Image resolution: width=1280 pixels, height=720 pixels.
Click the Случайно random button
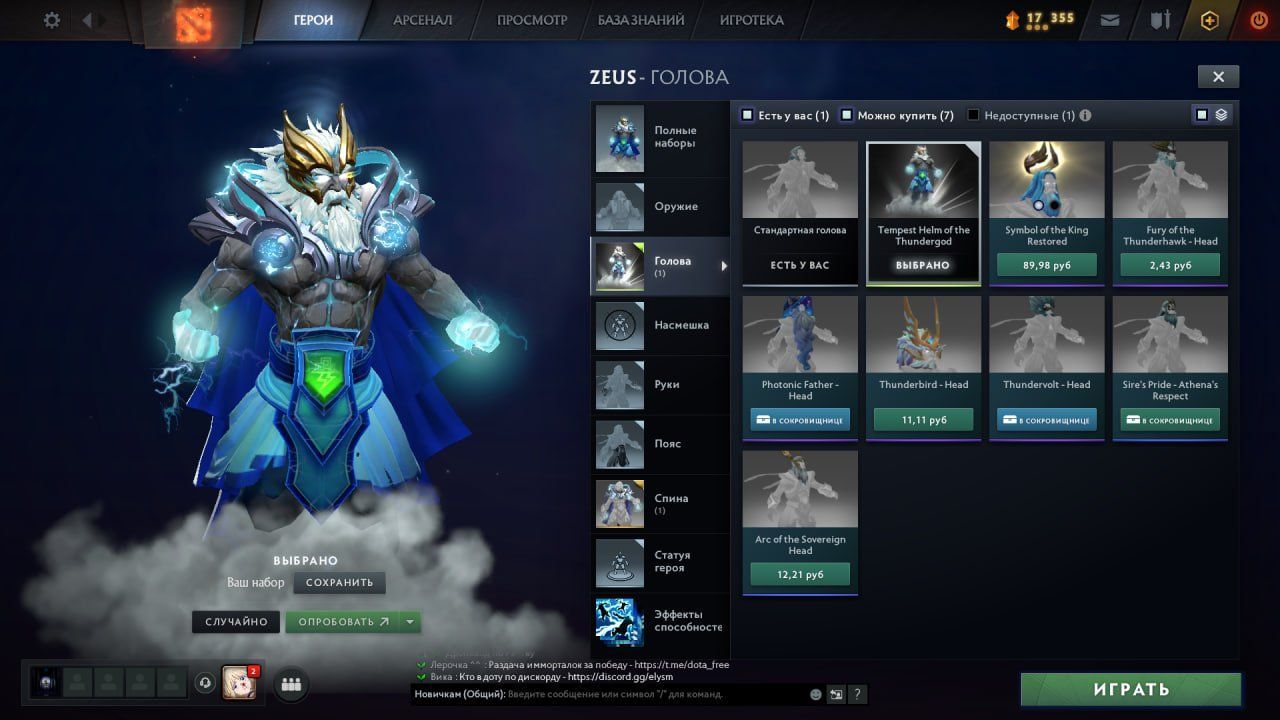click(x=236, y=622)
